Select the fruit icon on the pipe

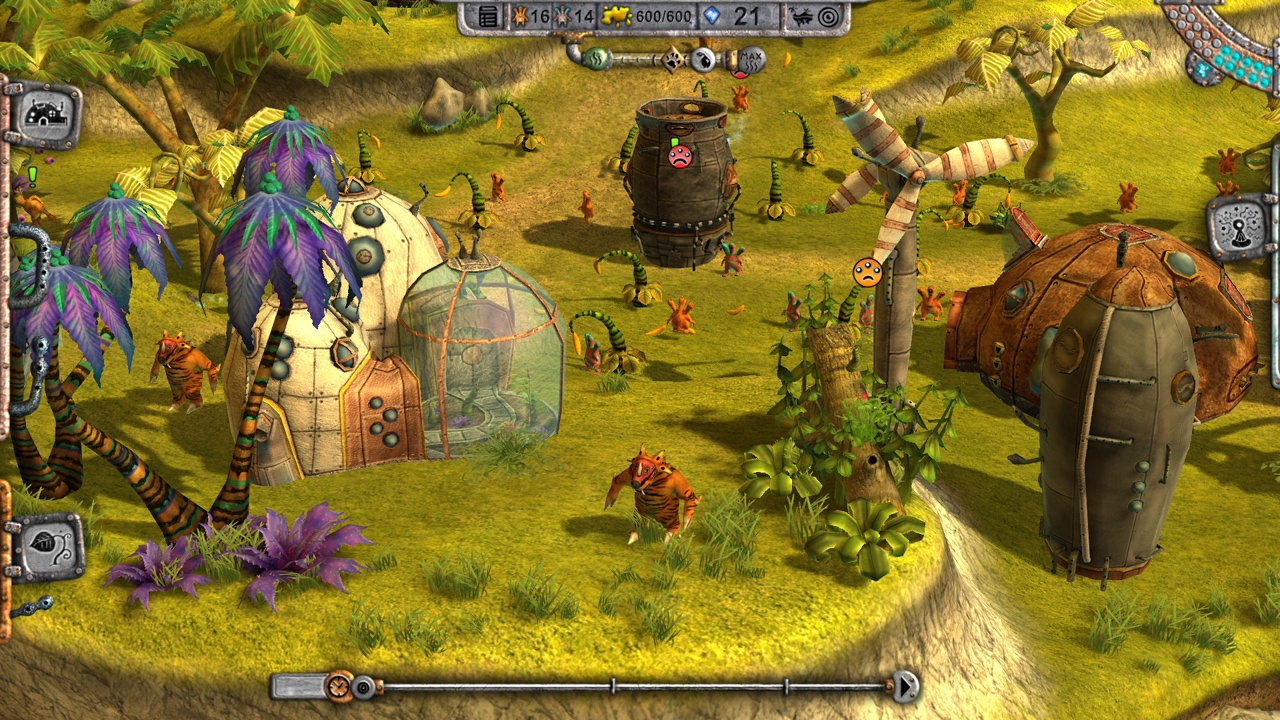point(704,60)
